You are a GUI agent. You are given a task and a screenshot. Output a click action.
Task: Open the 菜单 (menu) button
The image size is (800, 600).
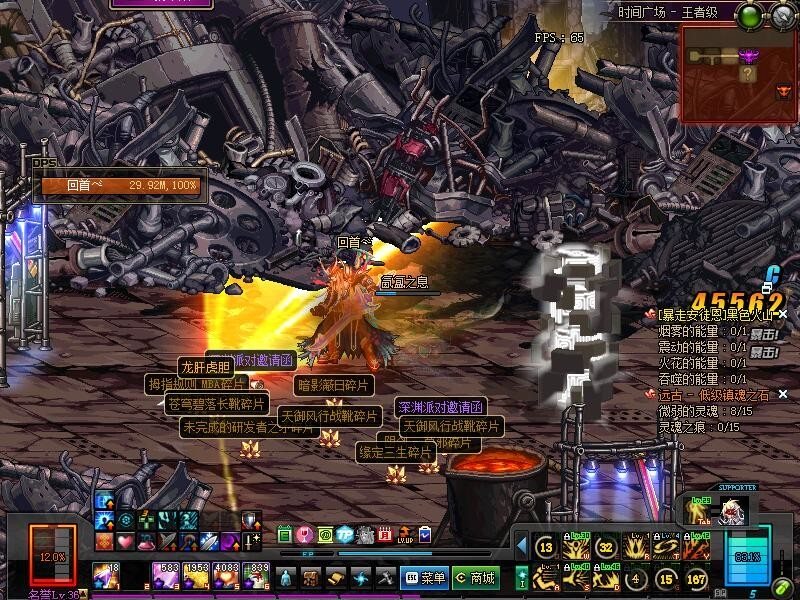[424, 578]
